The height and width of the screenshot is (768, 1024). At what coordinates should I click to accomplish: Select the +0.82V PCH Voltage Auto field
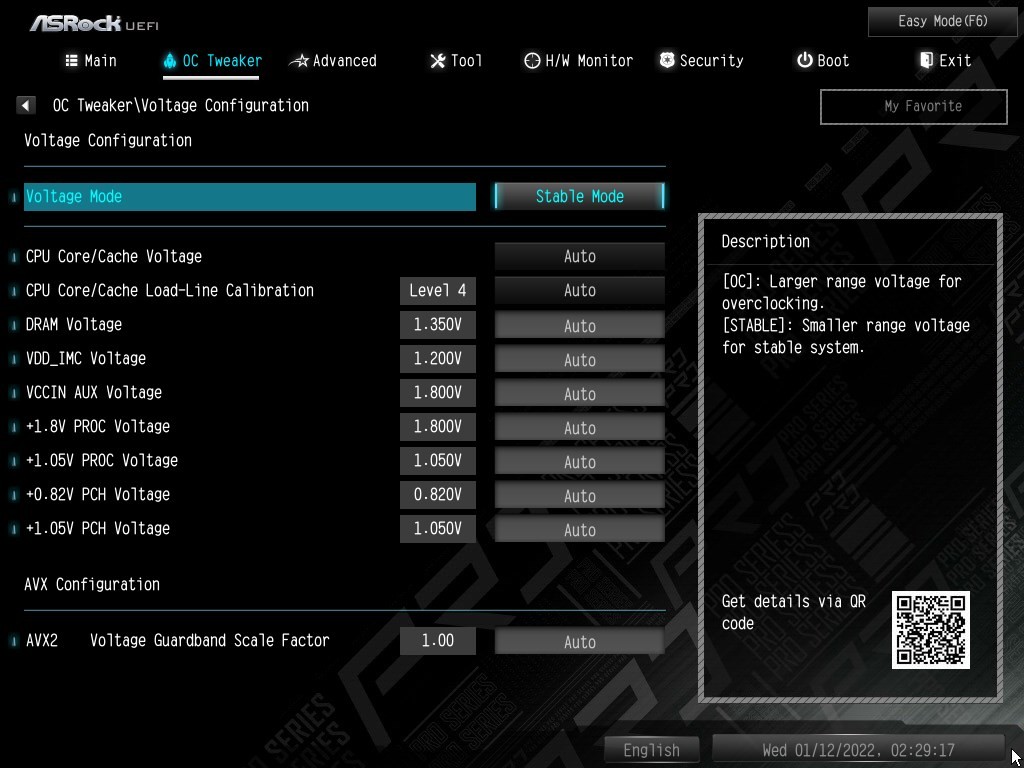pyautogui.click(x=579, y=495)
